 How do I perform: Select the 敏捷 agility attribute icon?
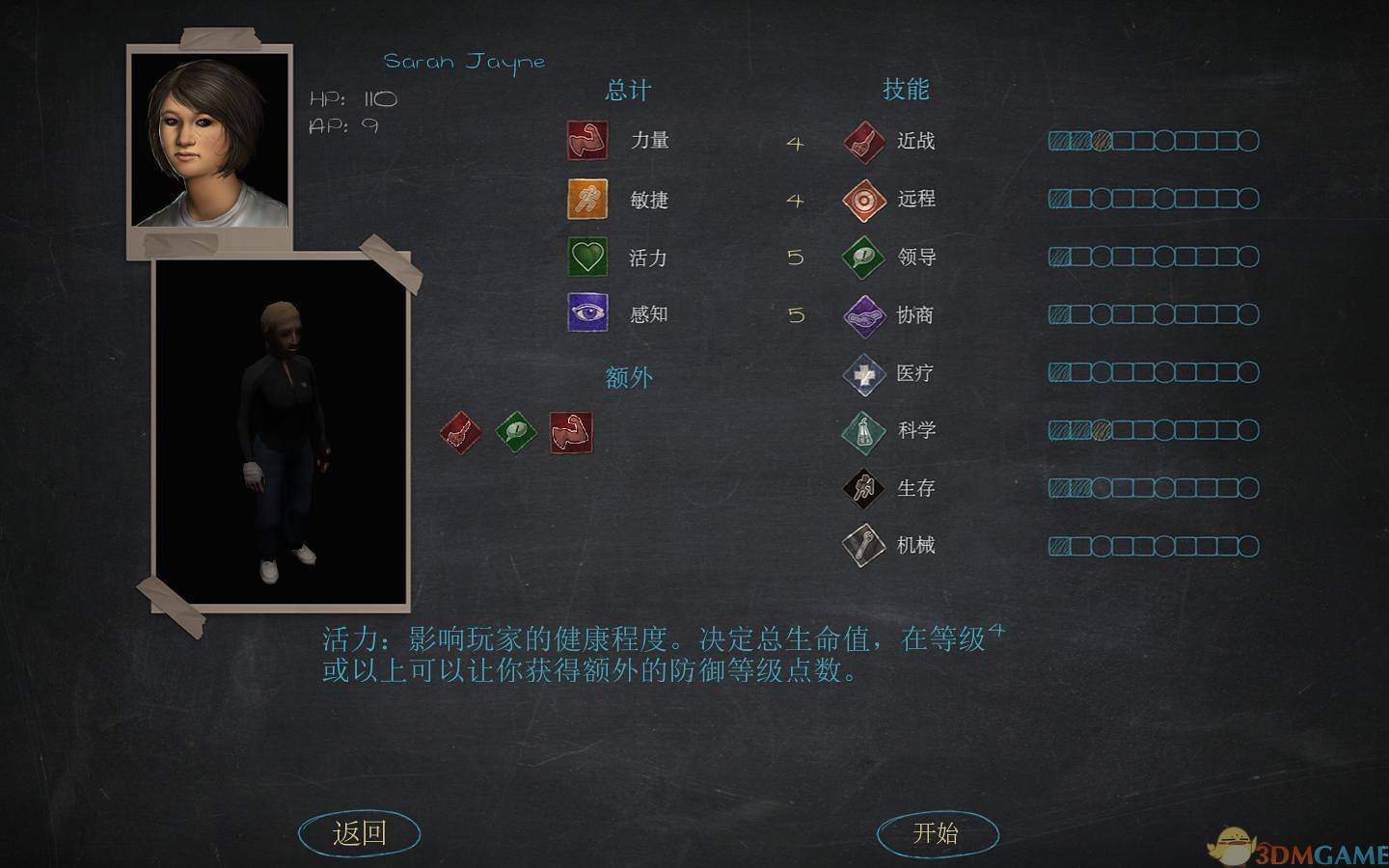click(587, 200)
